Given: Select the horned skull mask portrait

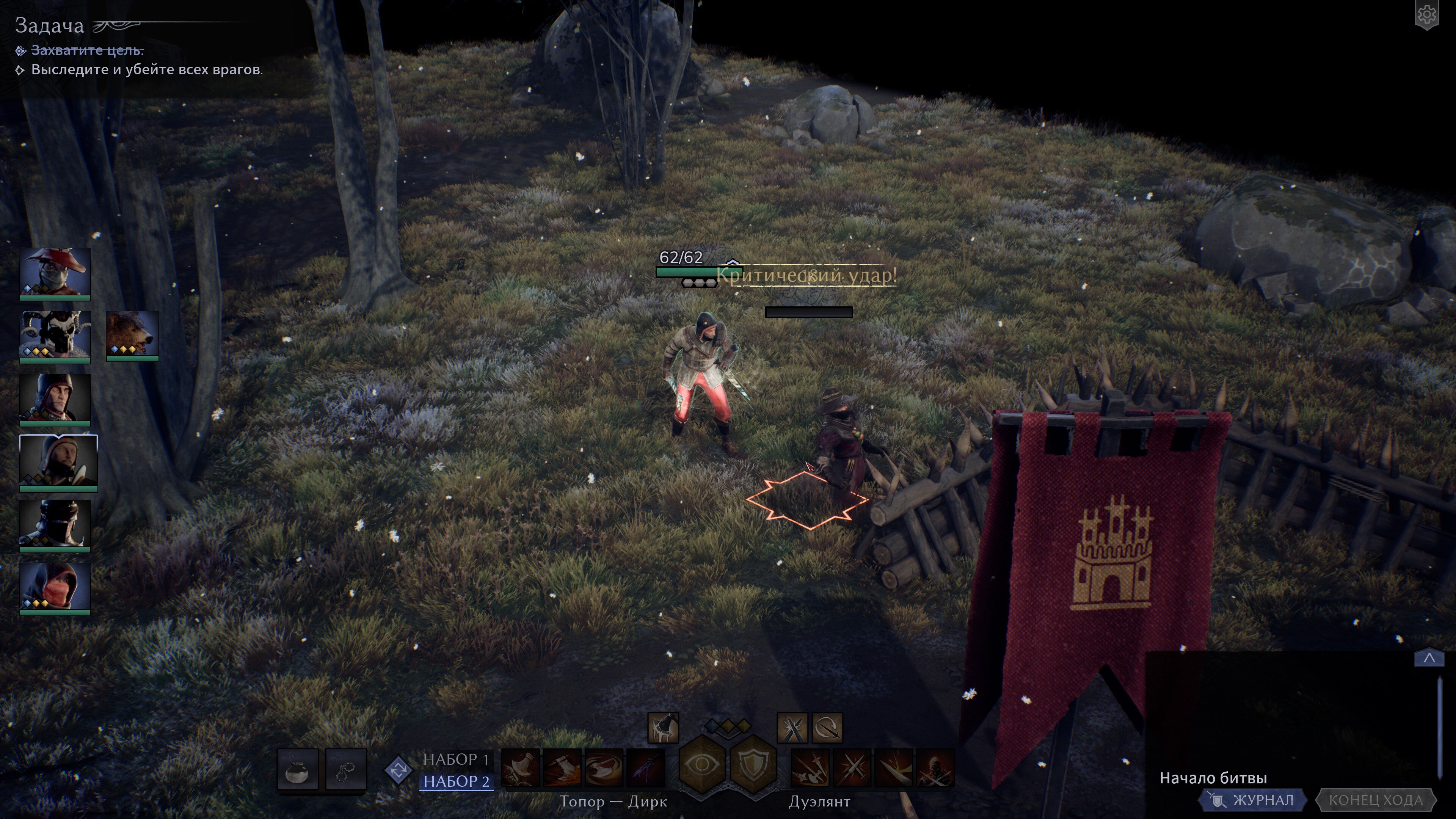Looking at the screenshot, I should 55,334.
